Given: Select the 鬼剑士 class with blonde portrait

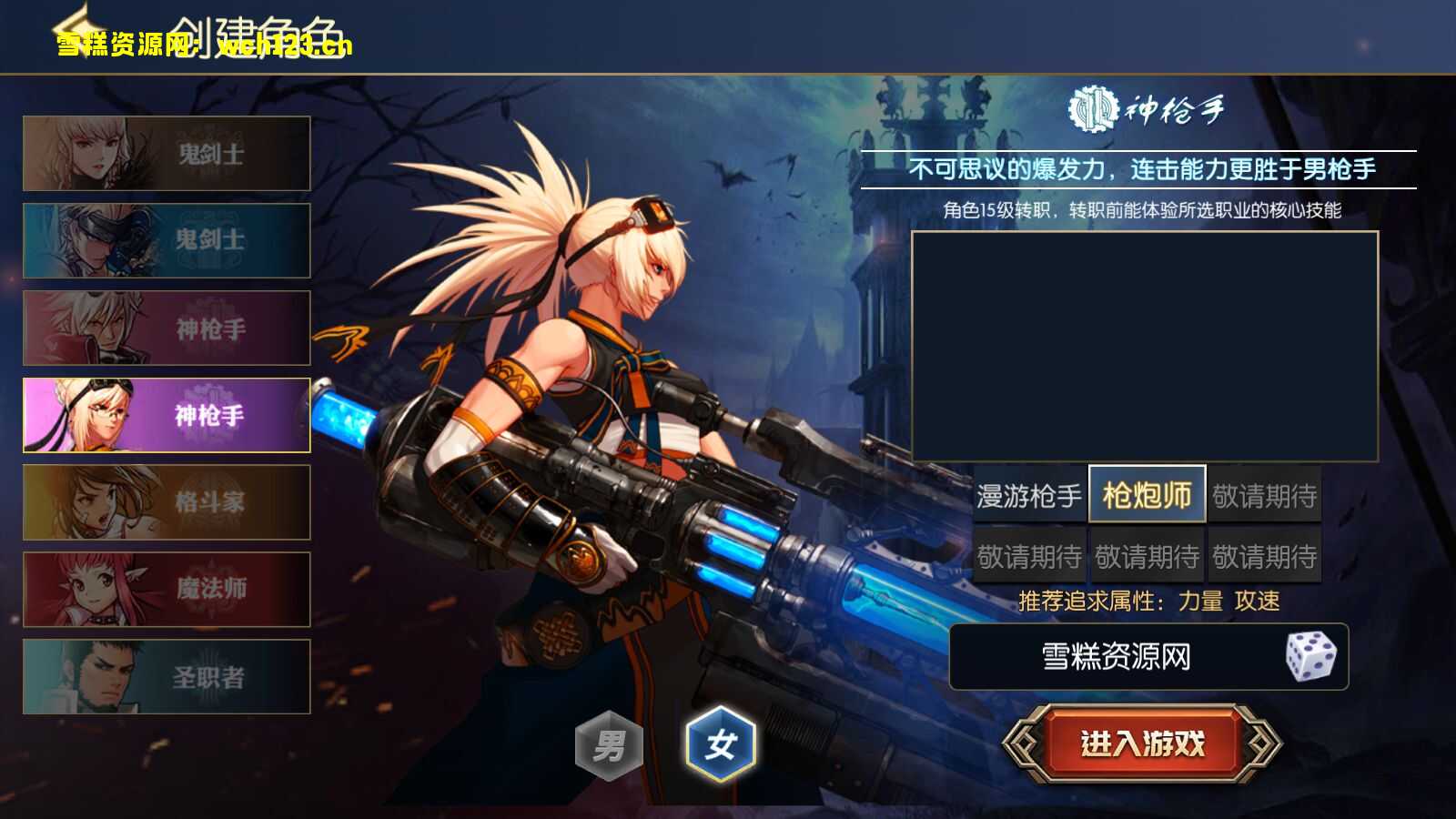Looking at the screenshot, I should click(x=167, y=153).
